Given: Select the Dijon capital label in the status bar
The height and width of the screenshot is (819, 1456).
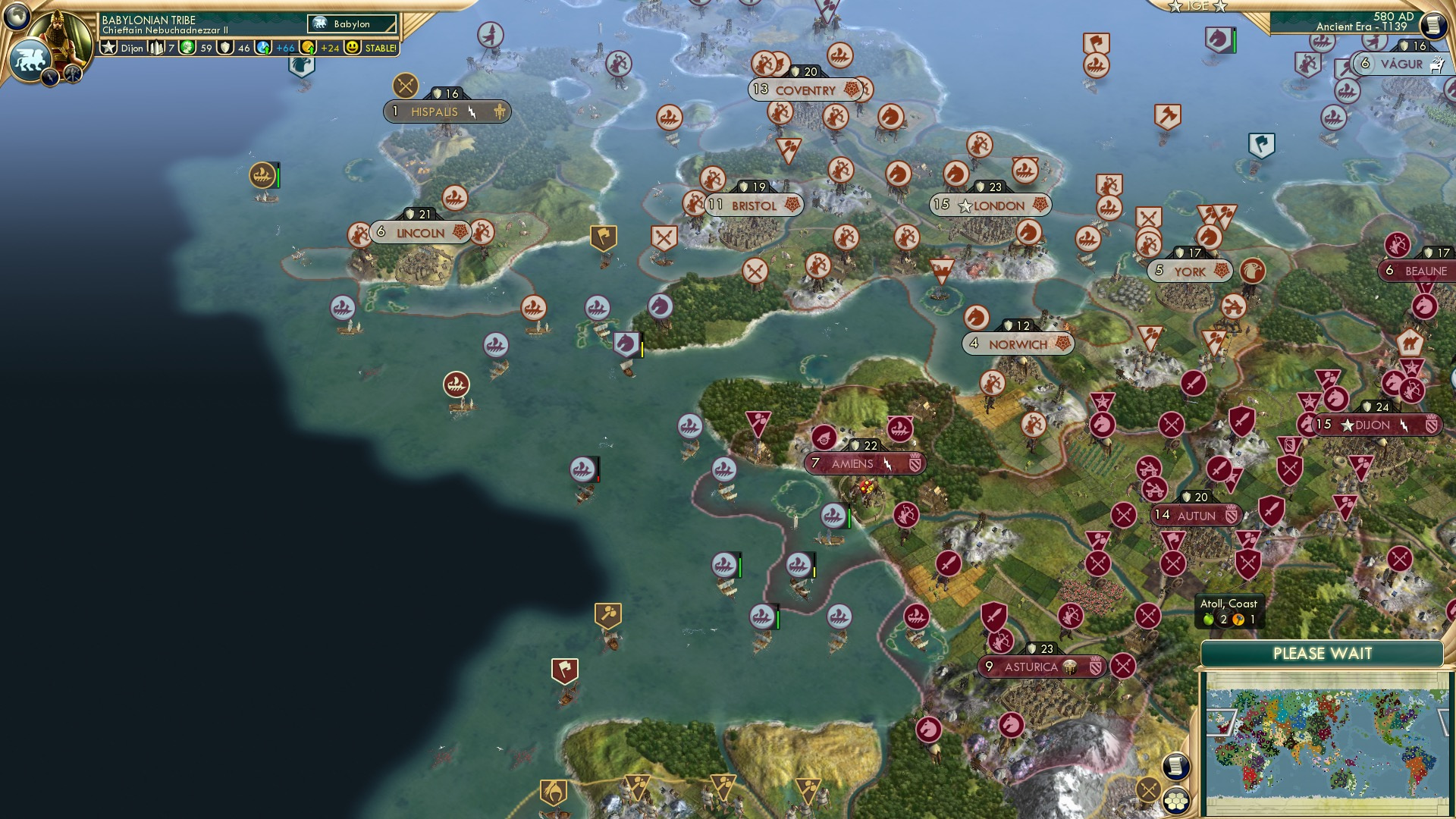Looking at the screenshot, I should point(130,48).
